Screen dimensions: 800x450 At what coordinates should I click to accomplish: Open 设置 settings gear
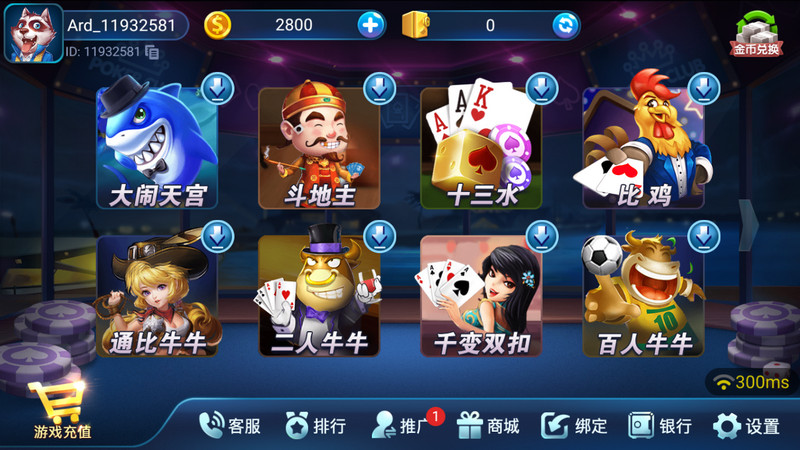click(746, 426)
